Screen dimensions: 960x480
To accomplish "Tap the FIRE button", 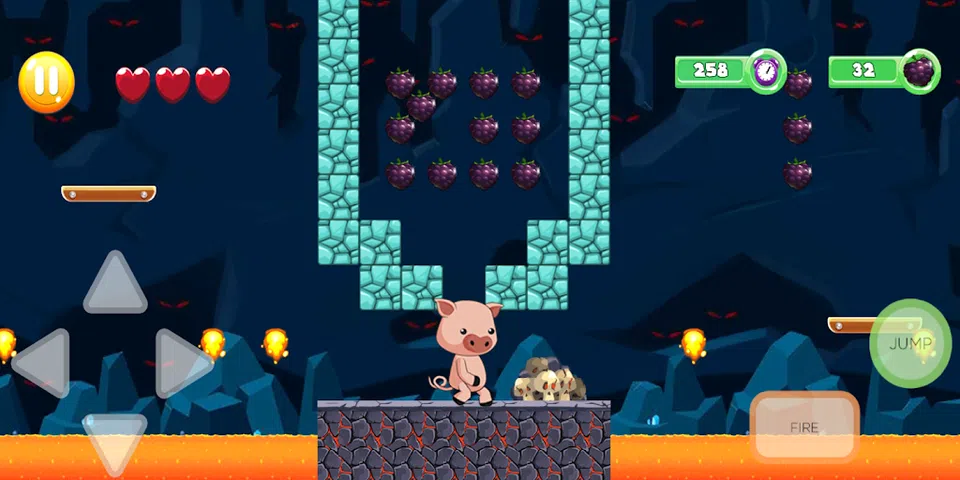I will coord(804,427).
